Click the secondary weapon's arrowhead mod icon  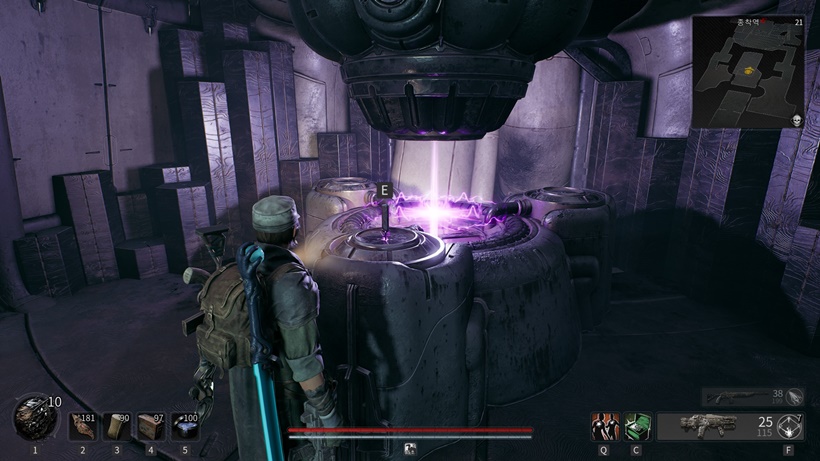[x=794, y=396]
